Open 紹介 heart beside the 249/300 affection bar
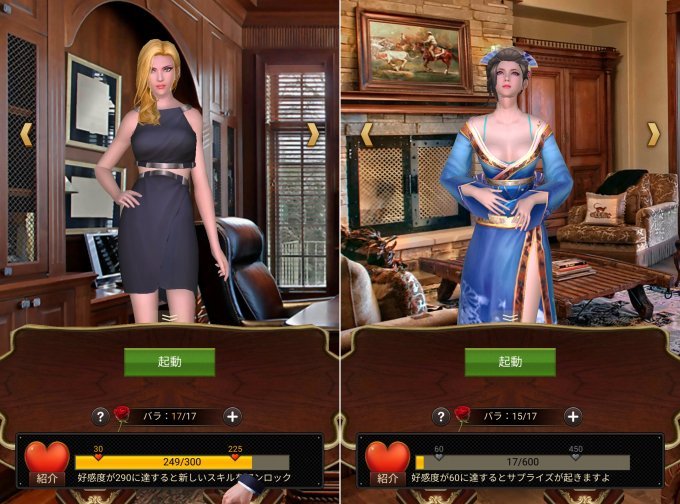Viewport: 680px width, 504px height. (46, 460)
